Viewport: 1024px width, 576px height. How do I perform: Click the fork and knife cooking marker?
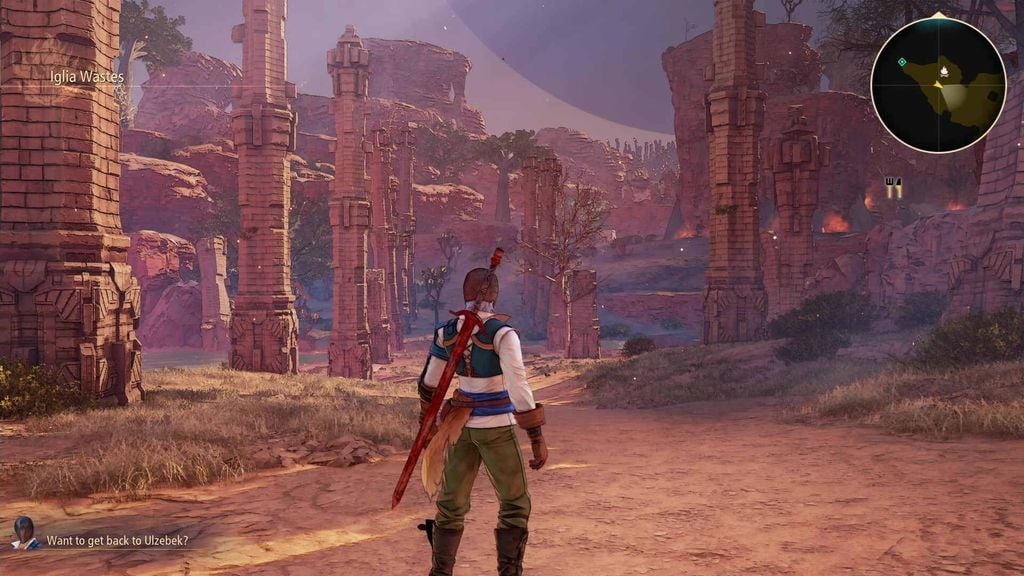(893, 186)
